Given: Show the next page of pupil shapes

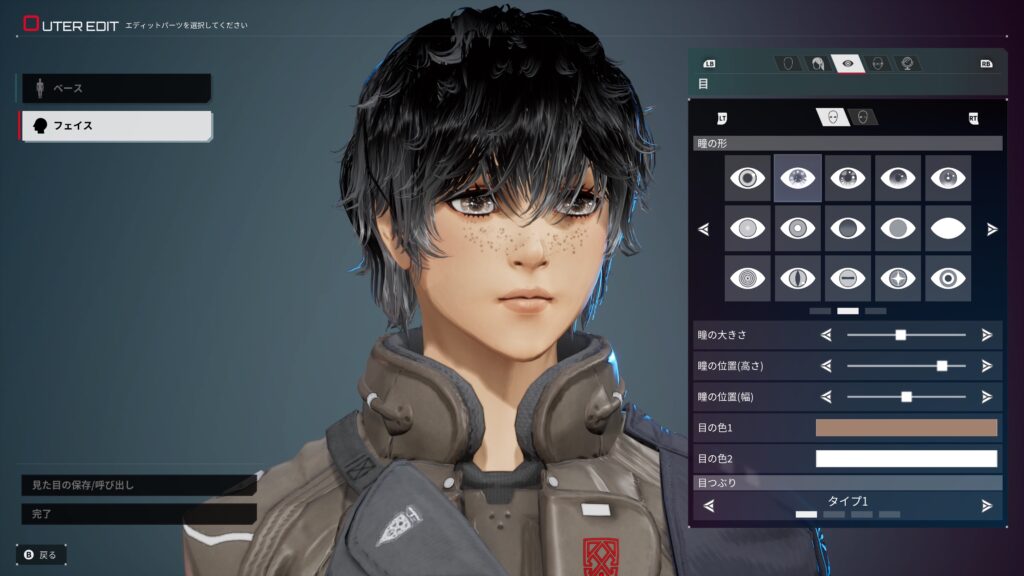Looking at the screenshot, I should tap(991, 229).
